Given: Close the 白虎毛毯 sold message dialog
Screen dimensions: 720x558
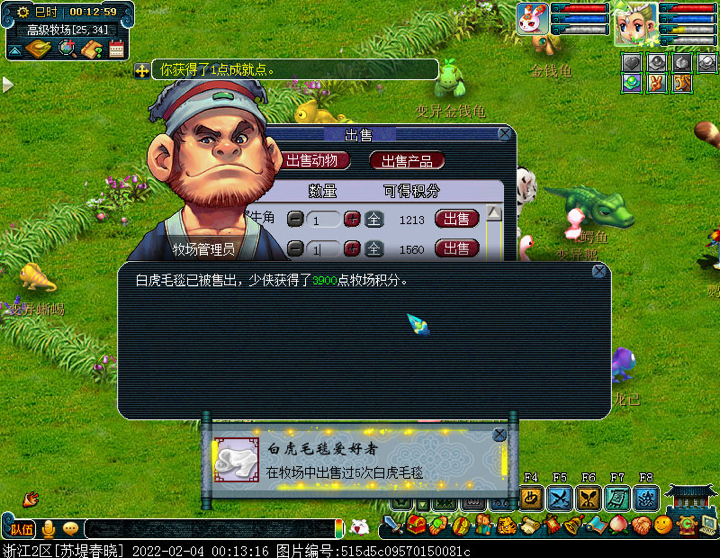Looking at the screenshot, I should click(x=598, y=271).
